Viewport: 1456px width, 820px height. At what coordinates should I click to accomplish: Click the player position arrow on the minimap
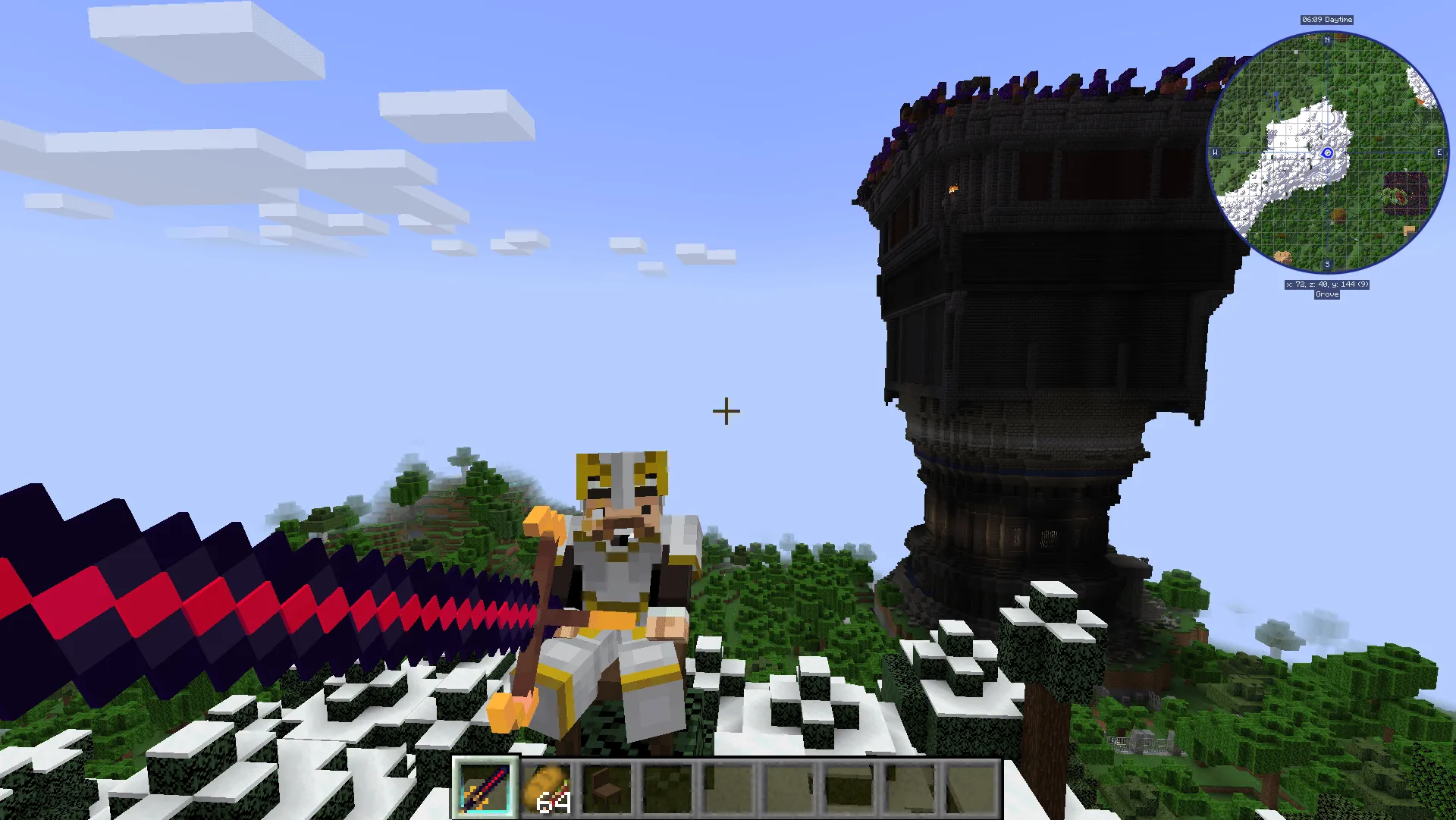click(1326, 154)
